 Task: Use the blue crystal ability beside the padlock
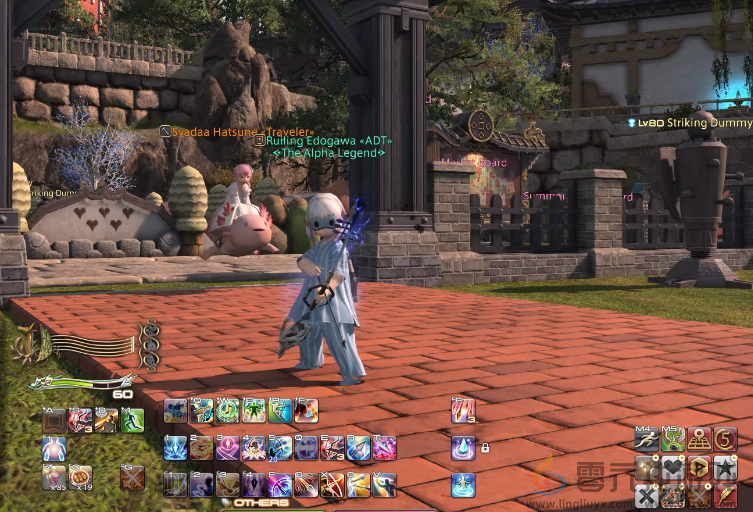462,448
